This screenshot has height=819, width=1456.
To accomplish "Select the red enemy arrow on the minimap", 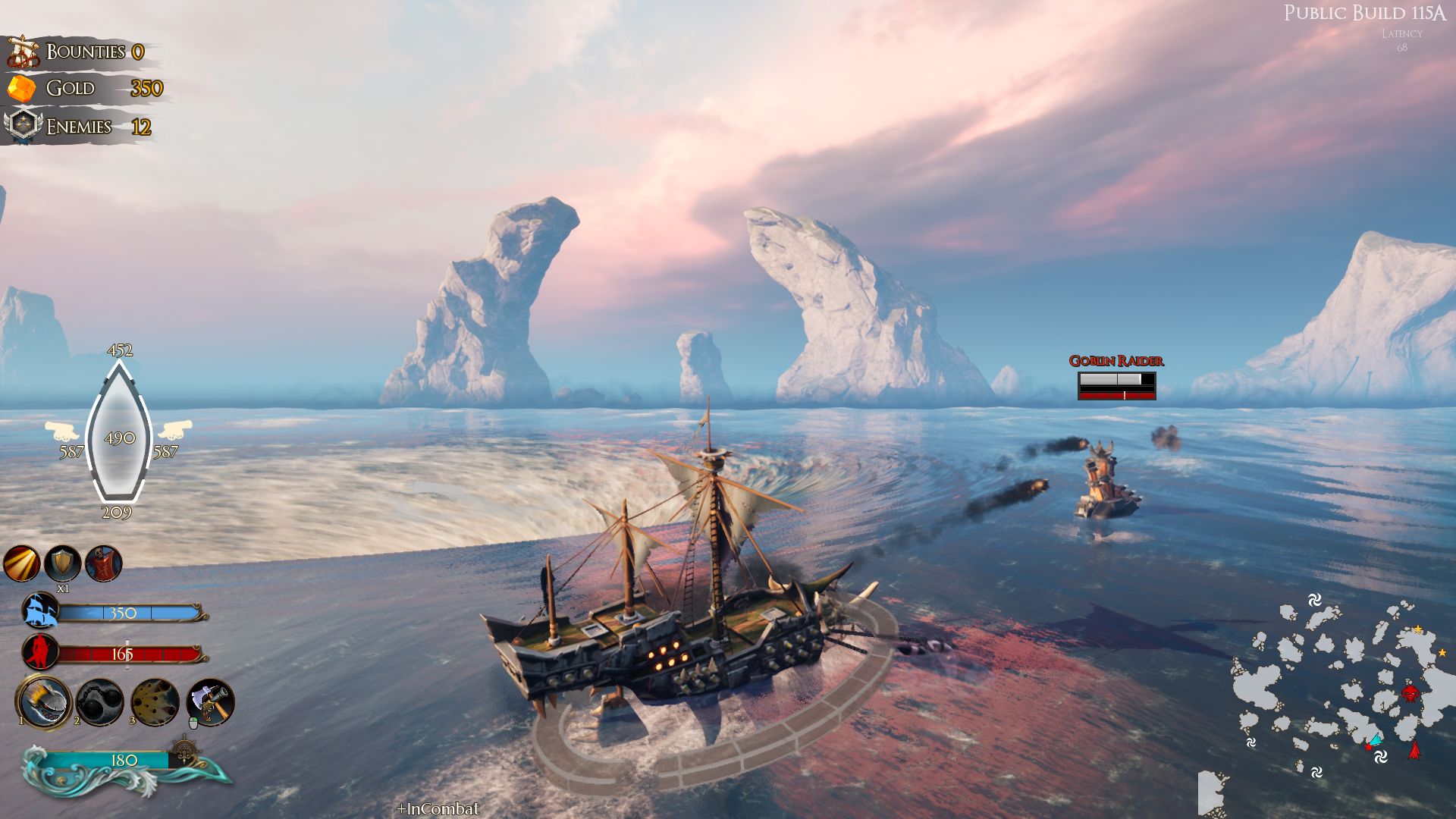I will click(1415, 749).
